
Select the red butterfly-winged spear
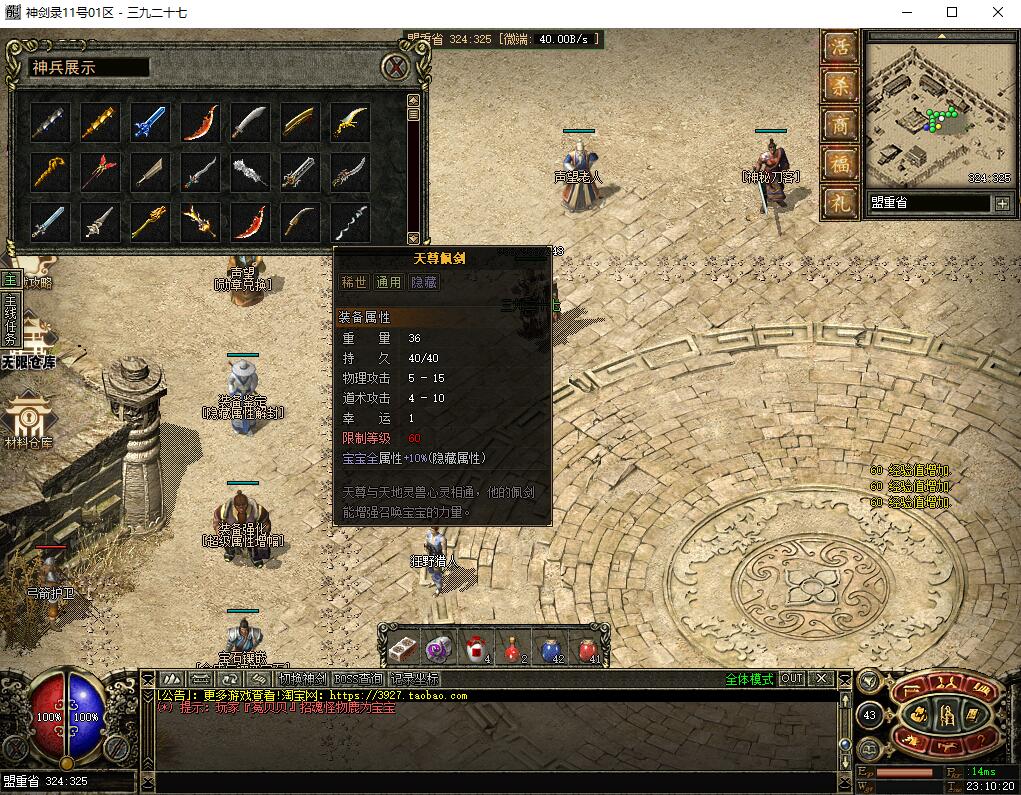(x=100, y=172)
